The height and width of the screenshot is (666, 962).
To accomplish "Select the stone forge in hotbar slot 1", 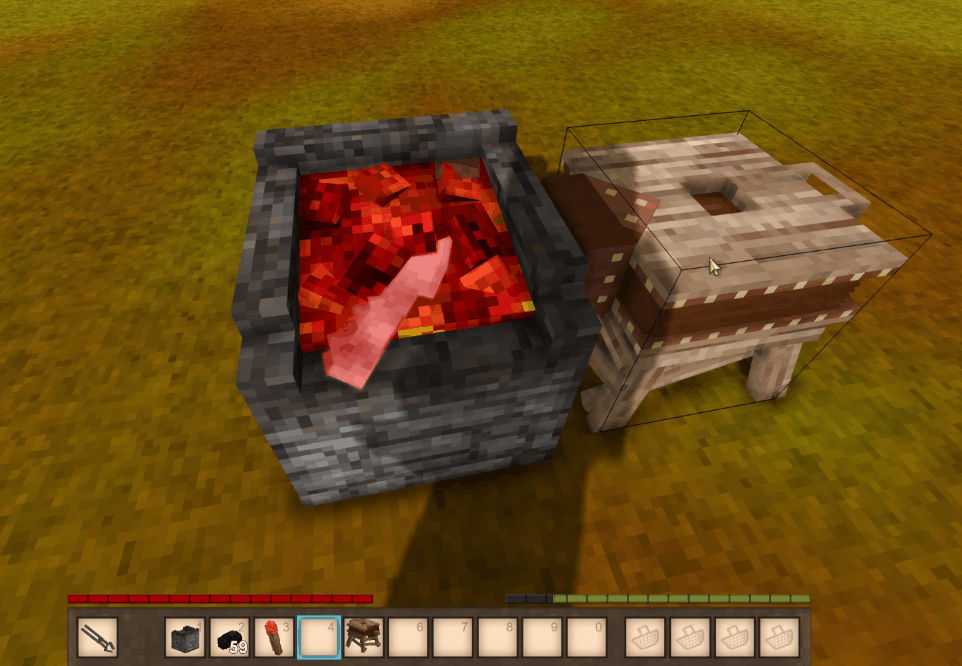I will tap(185, 637).
